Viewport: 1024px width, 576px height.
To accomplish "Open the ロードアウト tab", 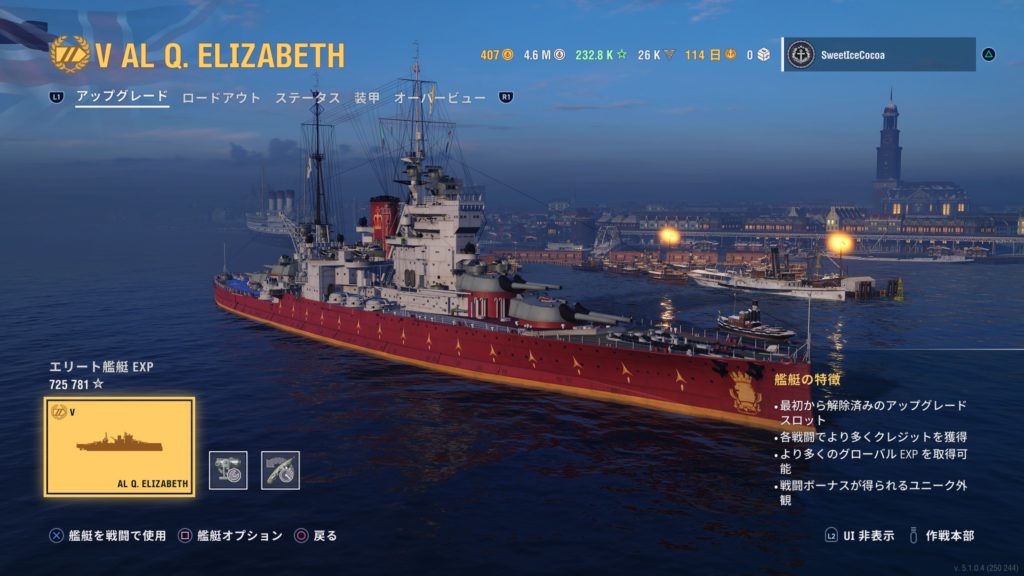I will [221, 98].
